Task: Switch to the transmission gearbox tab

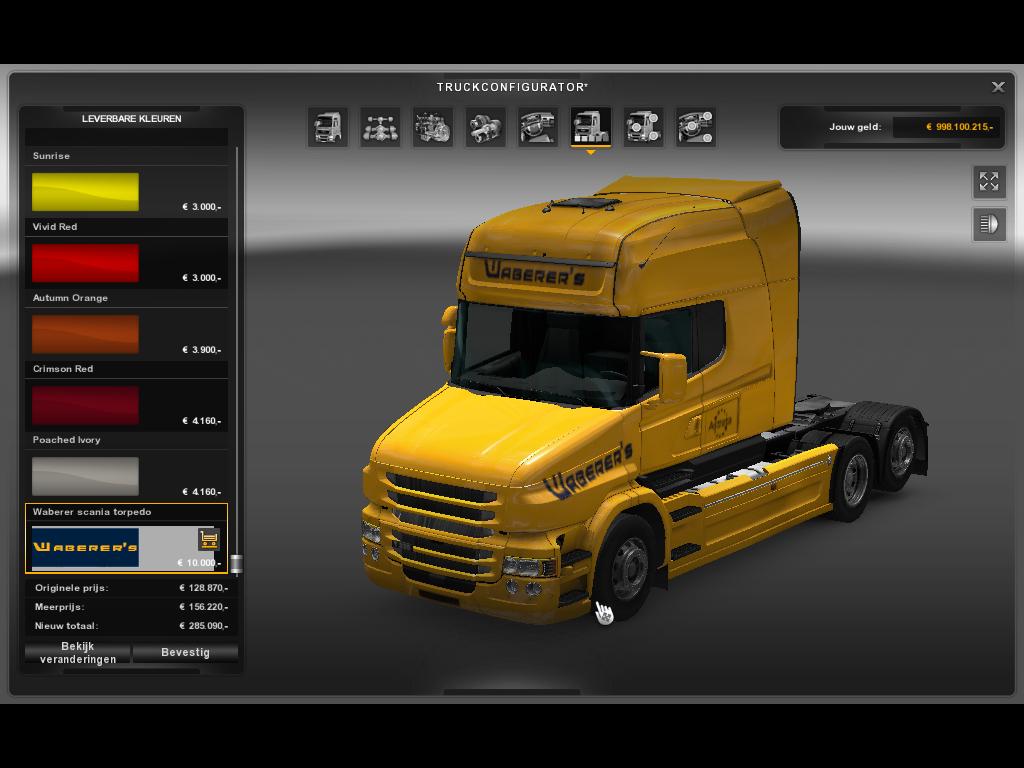Action: (x=485, y=127)
